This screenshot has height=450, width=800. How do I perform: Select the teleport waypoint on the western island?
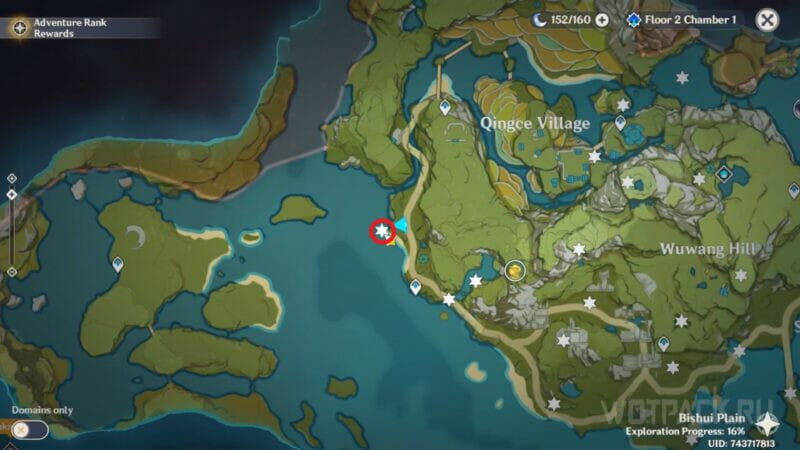point(118,264)
